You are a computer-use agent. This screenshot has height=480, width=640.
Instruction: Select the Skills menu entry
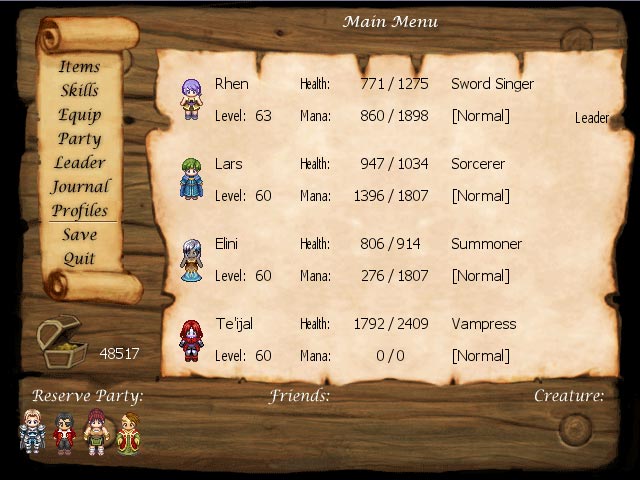[x=80, y=91]
